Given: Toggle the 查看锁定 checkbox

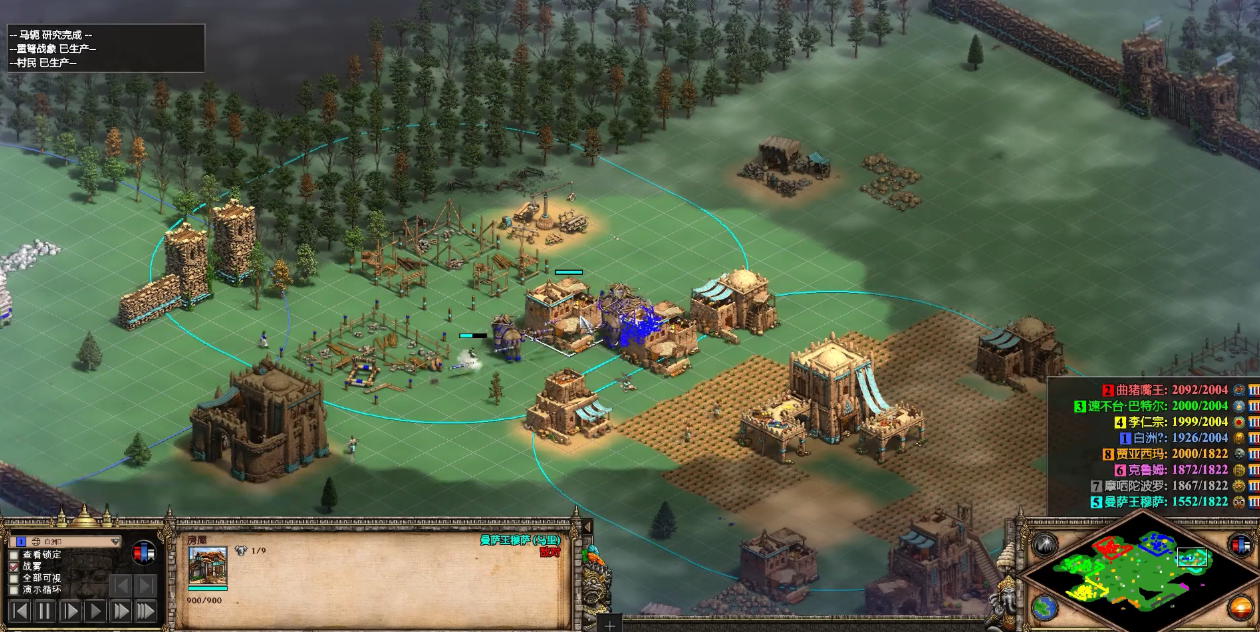Looking at the screenshot, I should click(13, 555).
